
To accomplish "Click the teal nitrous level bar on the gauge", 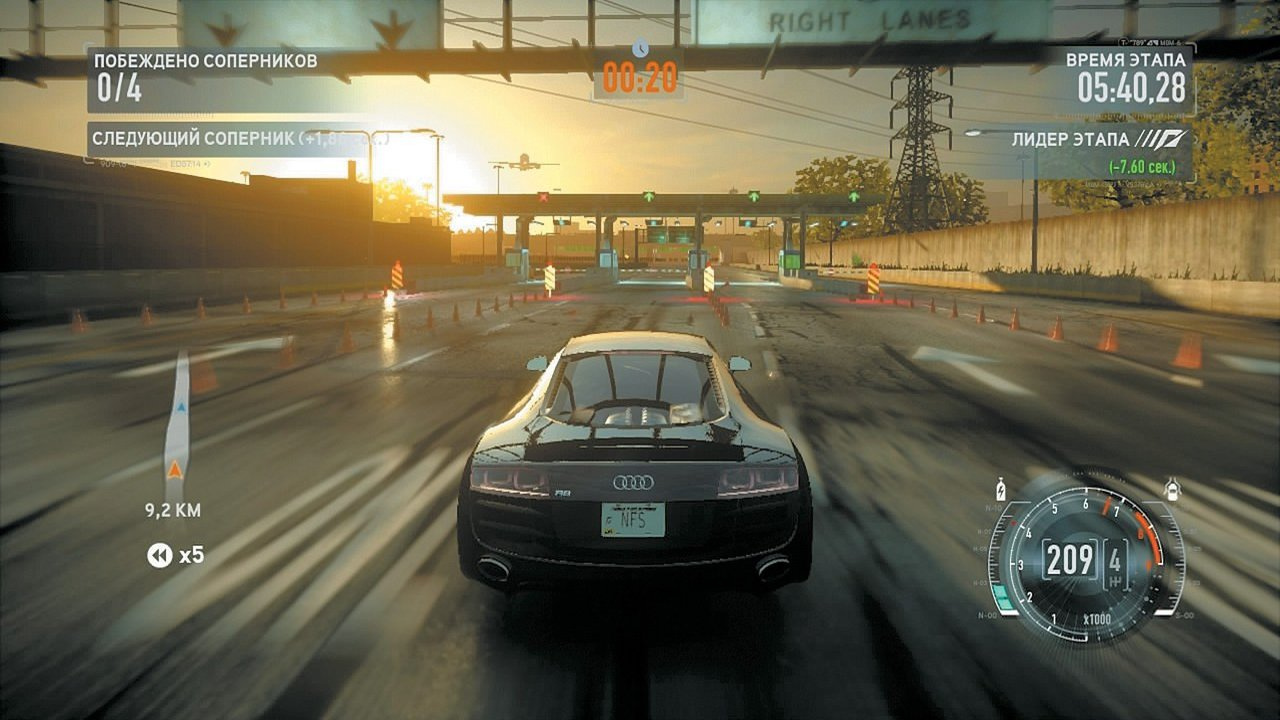I will click(x=1003, y=595).
